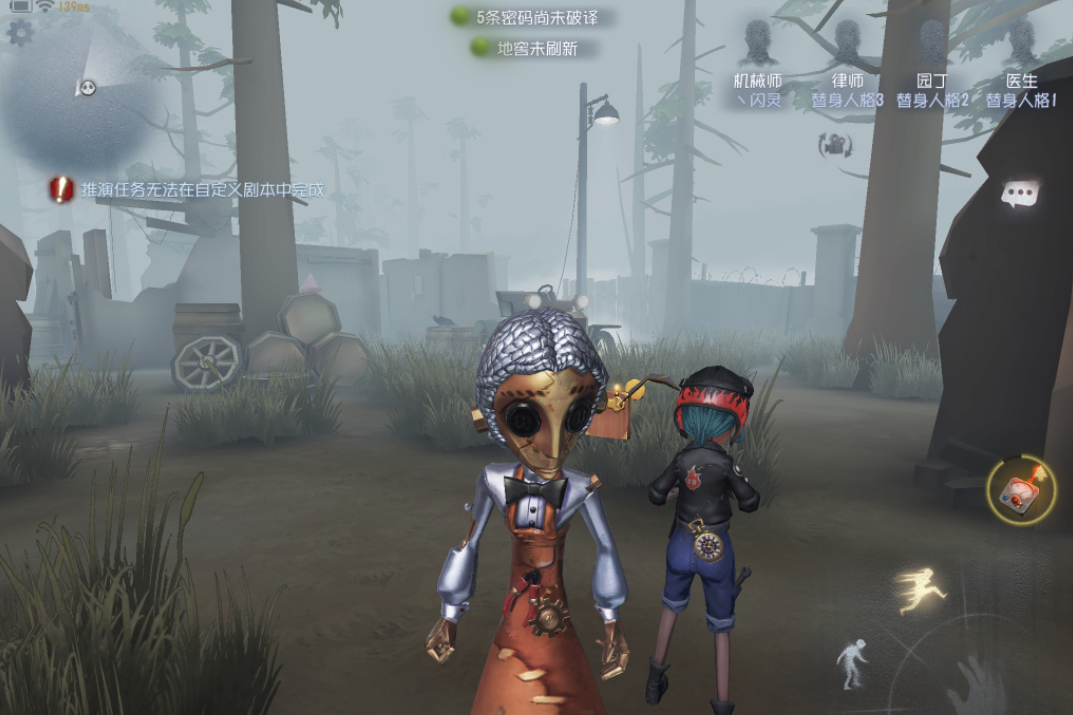Tap the camera view icon below the portraits
The height and width of the screenshot is (715, 1073).
coord(835,145)
